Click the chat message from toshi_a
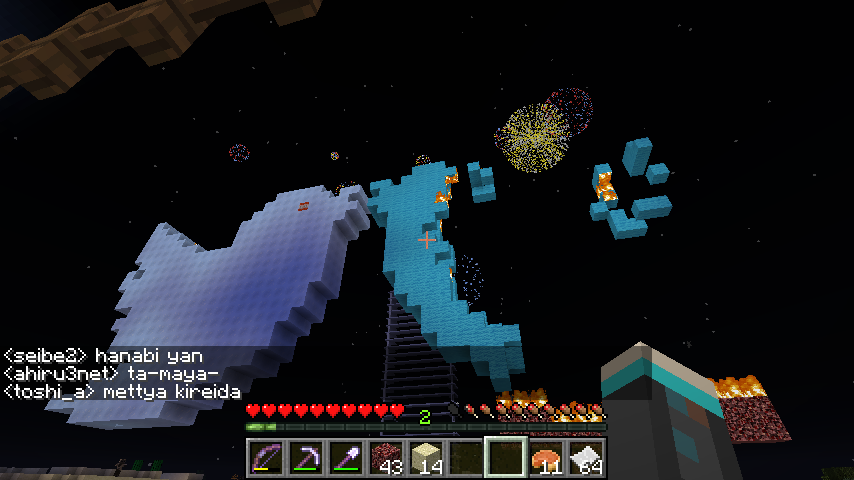854x480 pixels. (122, 392)
